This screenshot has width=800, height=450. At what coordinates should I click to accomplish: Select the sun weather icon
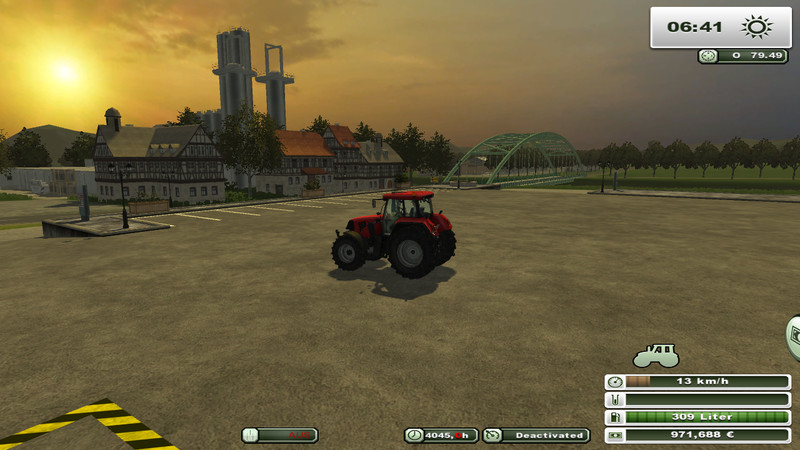758,27
